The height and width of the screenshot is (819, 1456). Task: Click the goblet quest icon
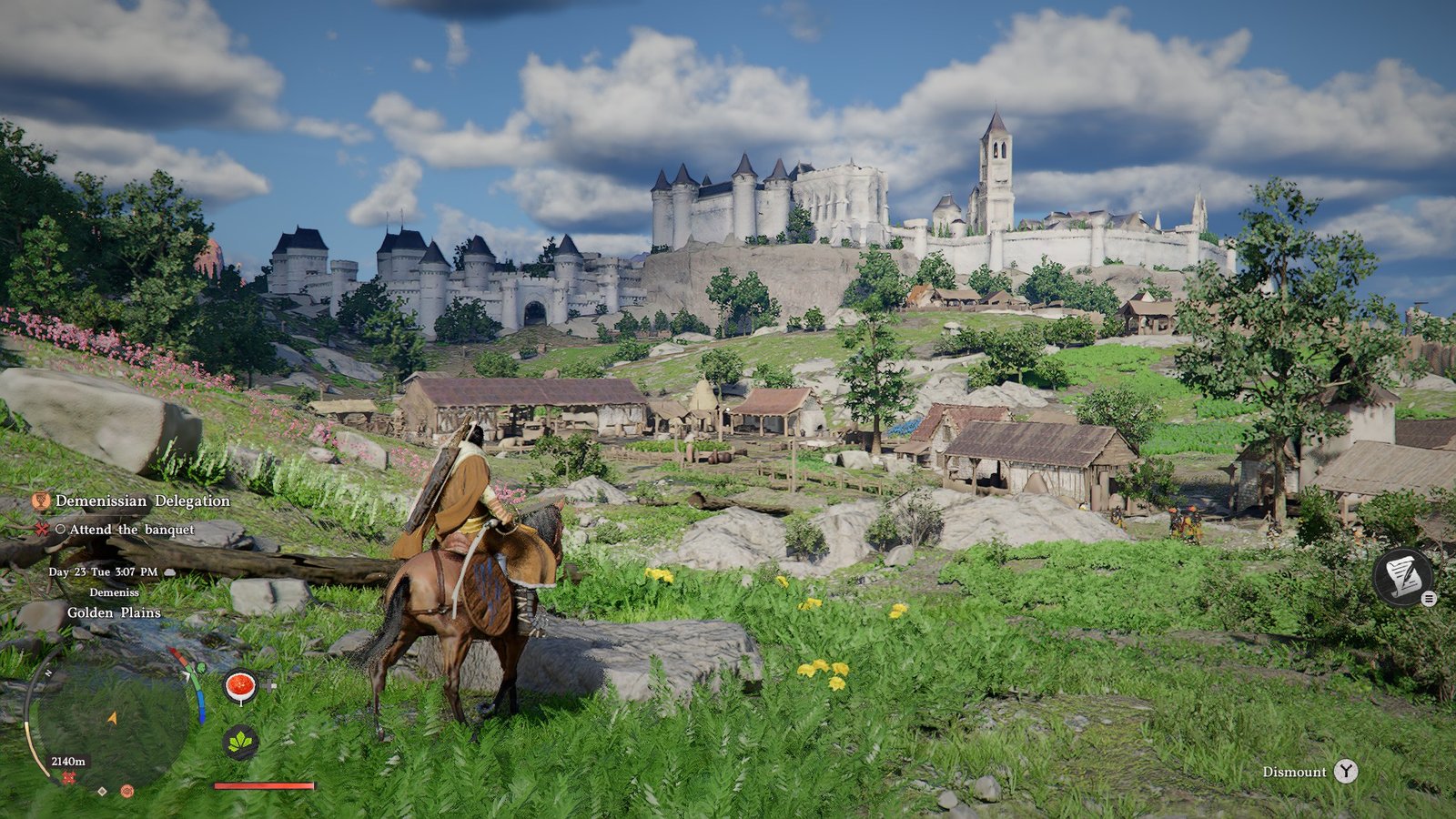click(x=40, y=500)
